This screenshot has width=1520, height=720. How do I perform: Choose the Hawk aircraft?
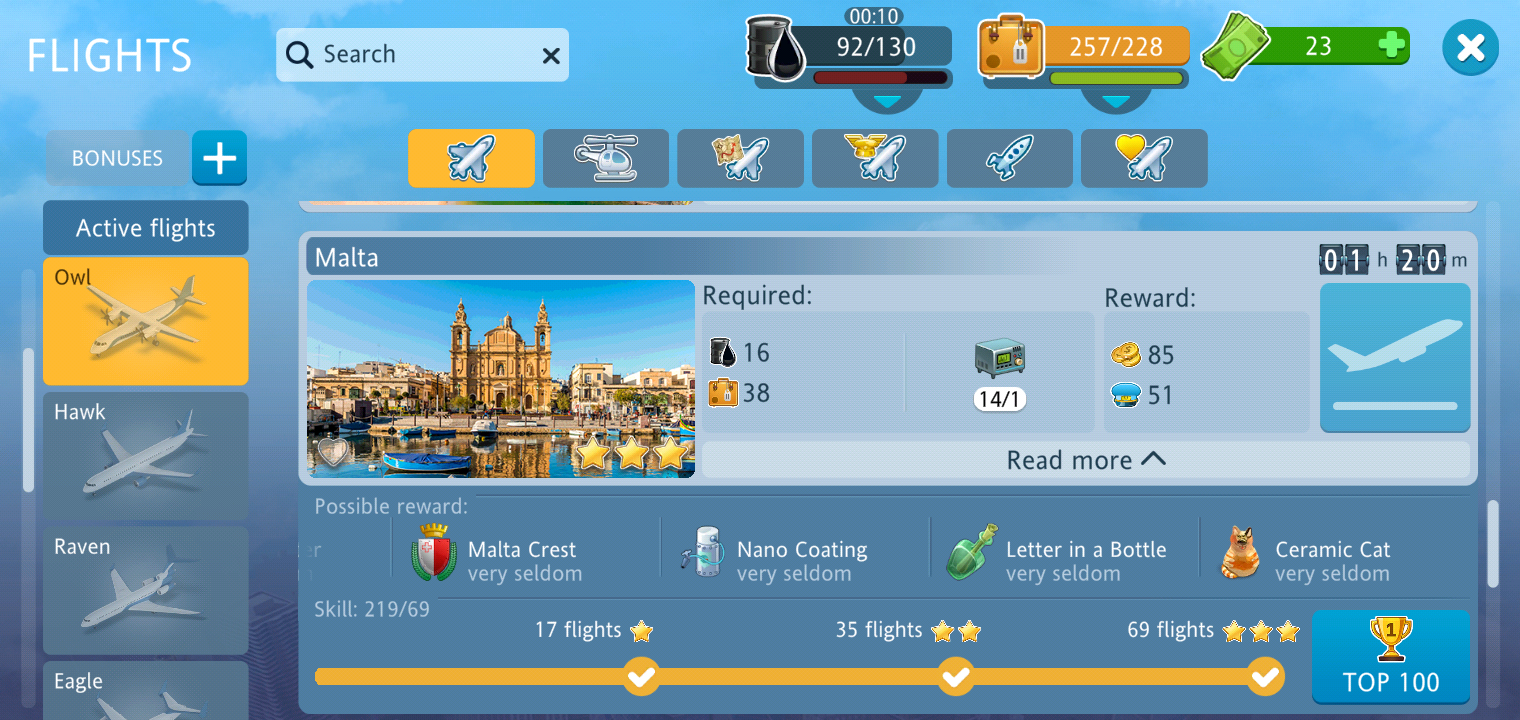coord(146,456)
